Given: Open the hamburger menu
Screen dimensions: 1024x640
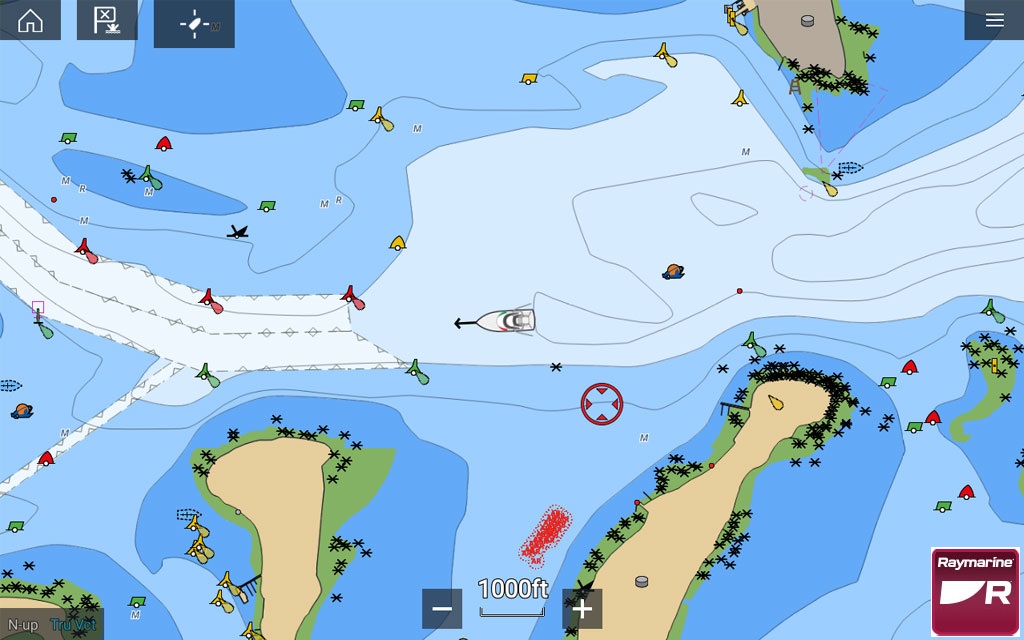Looking at the screenshot, I should [994, 21].
